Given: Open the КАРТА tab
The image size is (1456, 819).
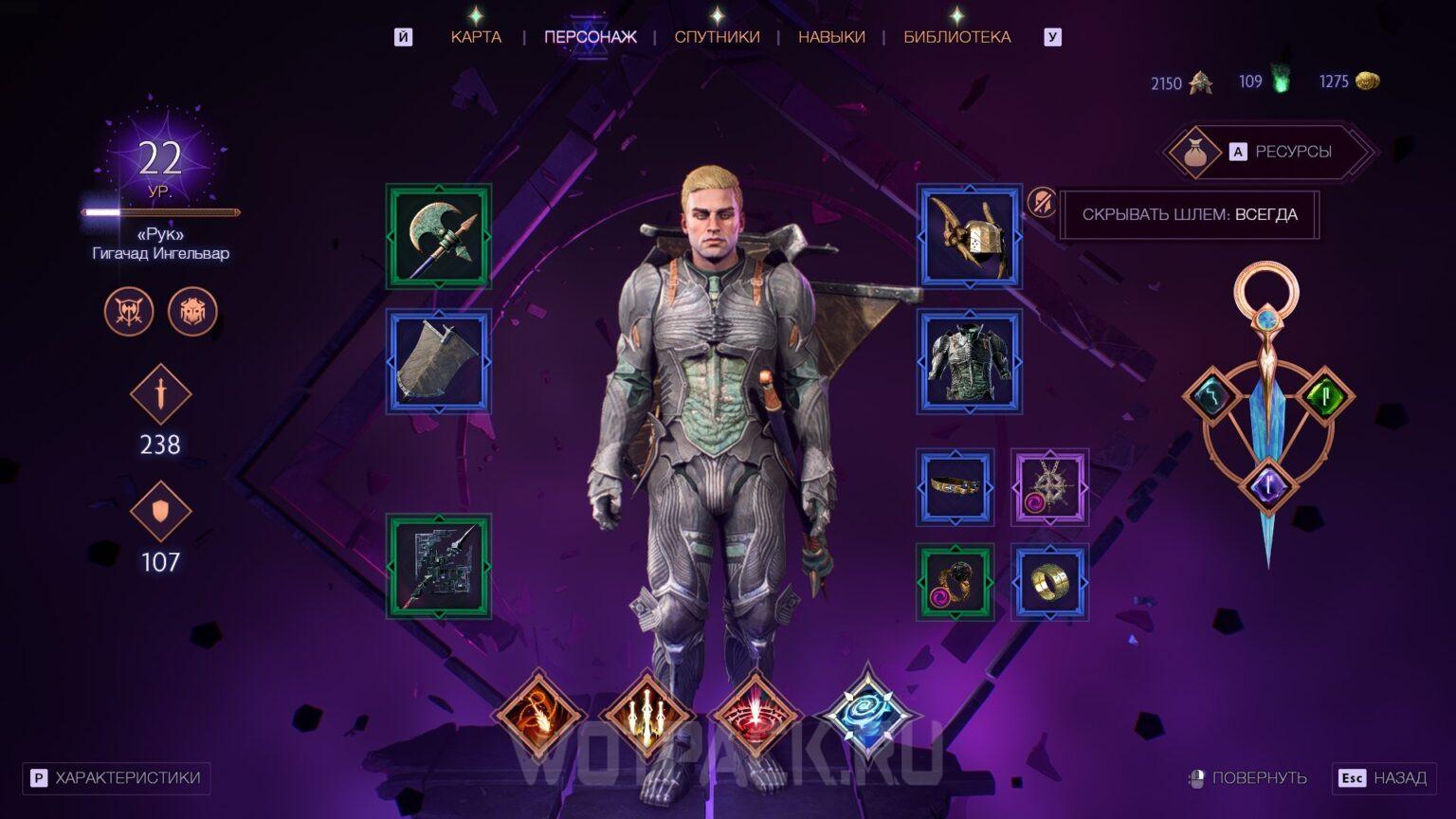Looking at the screenshot, I should [x=477, y=36].
